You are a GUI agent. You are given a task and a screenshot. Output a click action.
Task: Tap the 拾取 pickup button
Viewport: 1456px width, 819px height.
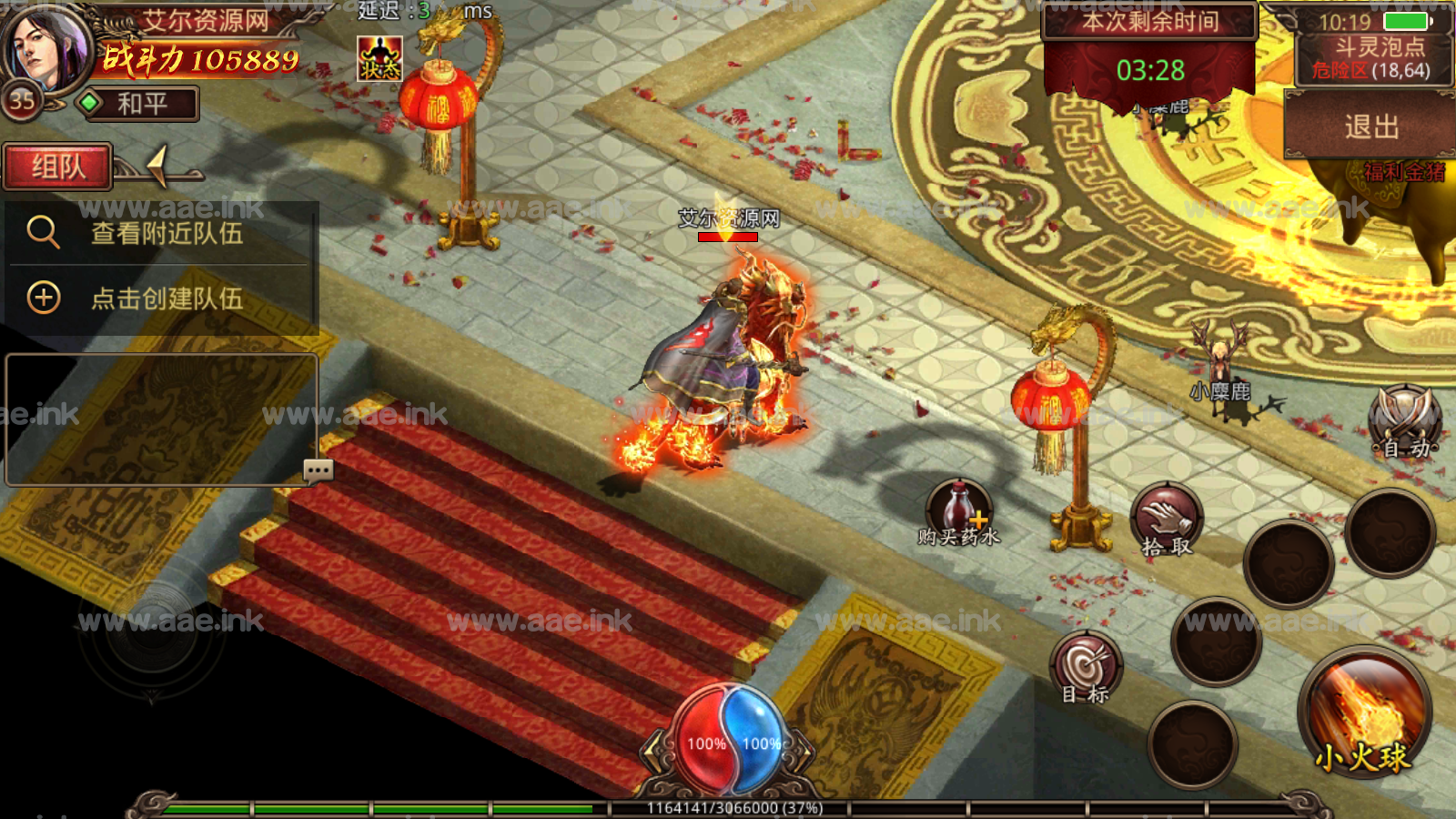1166,521
